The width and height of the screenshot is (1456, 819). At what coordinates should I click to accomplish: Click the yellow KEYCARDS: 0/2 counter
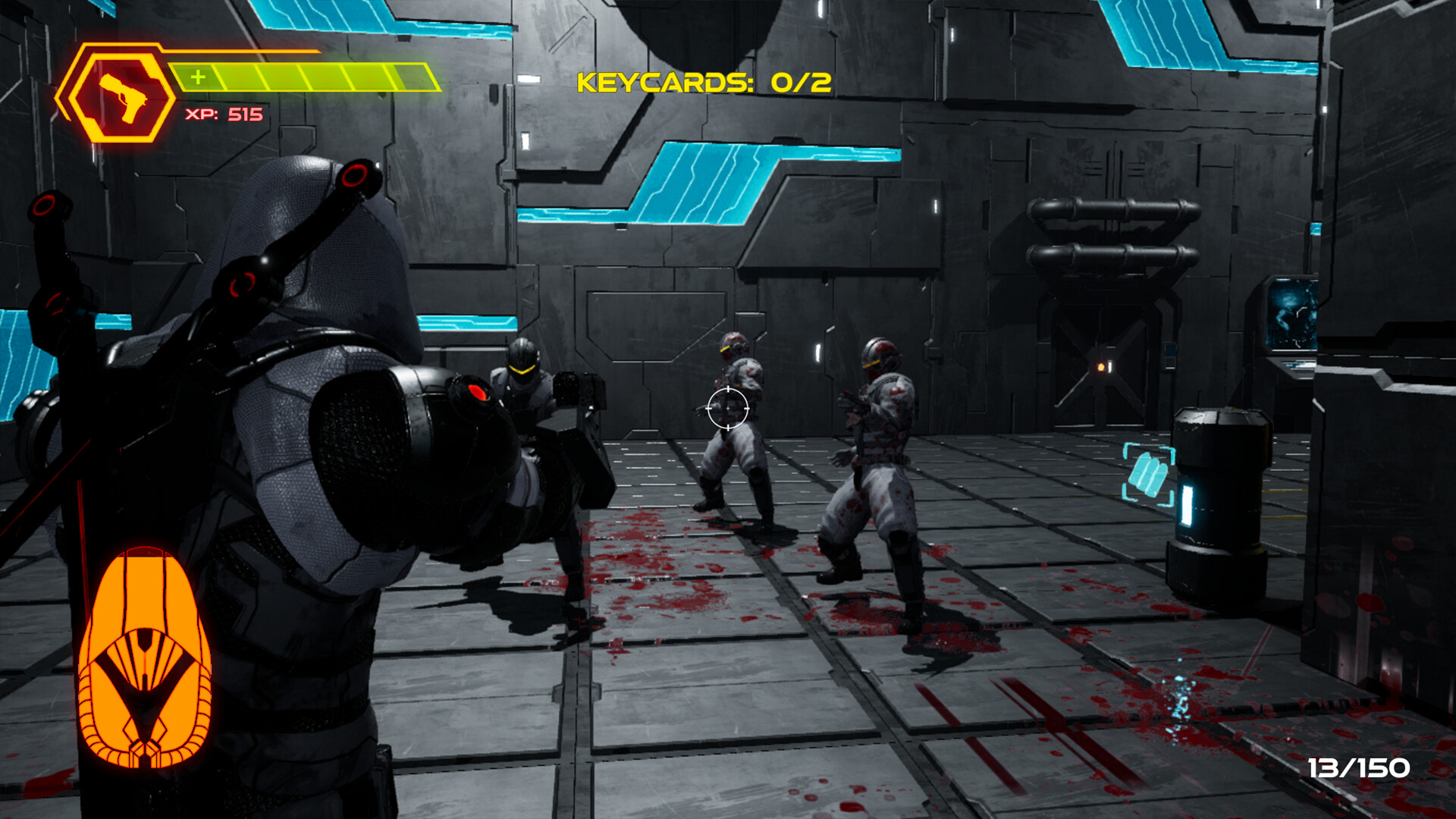(702, 83)
